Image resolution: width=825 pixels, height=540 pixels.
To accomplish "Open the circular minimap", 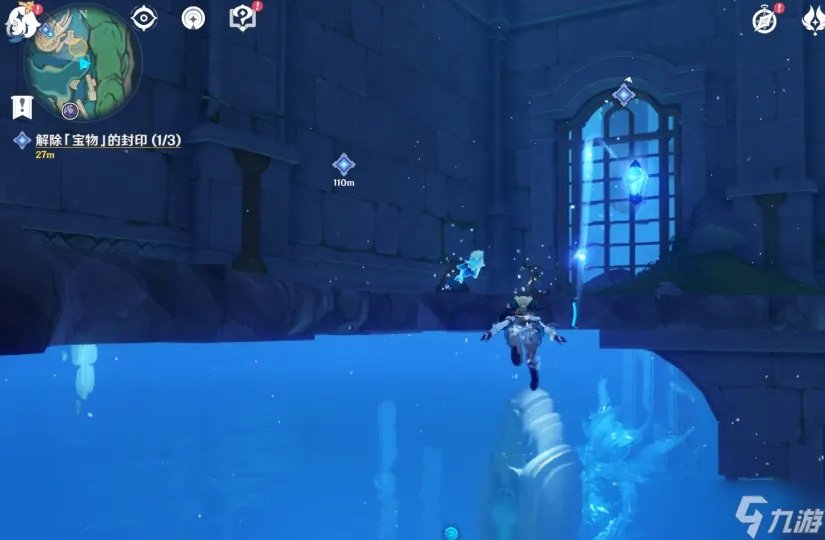I will (84, 60).
